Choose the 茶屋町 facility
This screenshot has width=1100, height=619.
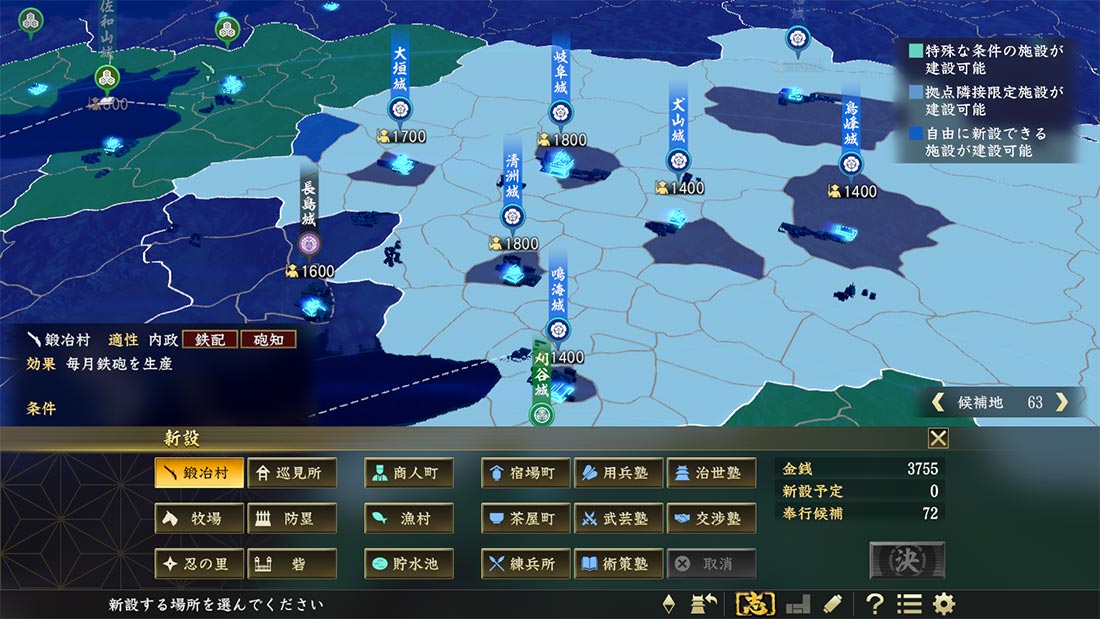[x=525, y=518]
